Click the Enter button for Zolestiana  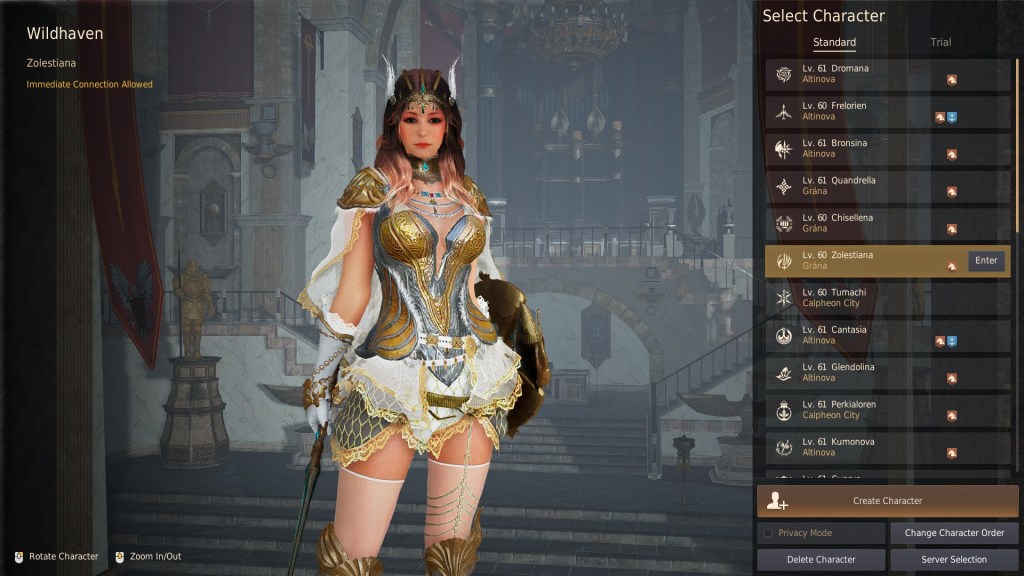tap(986, 261)
